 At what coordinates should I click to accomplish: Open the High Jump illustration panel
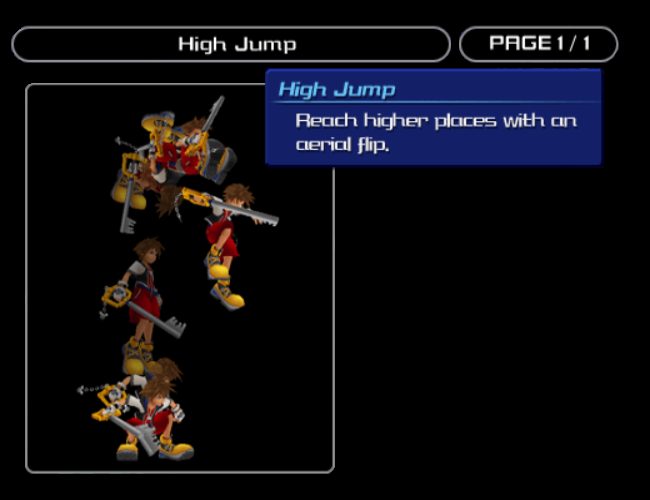(x=180, y=278)
